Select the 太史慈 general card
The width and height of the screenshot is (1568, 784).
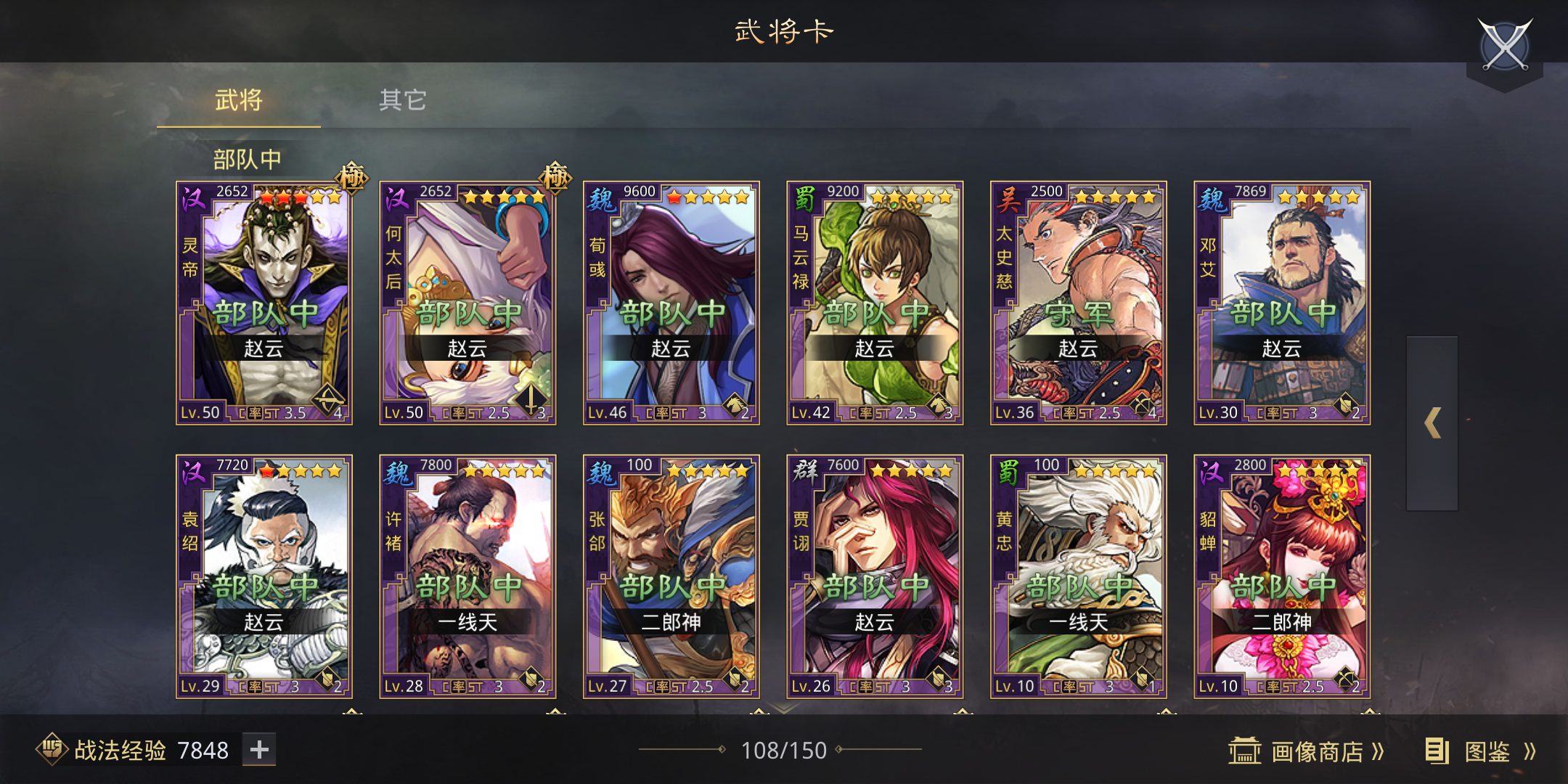[1079, 303]
